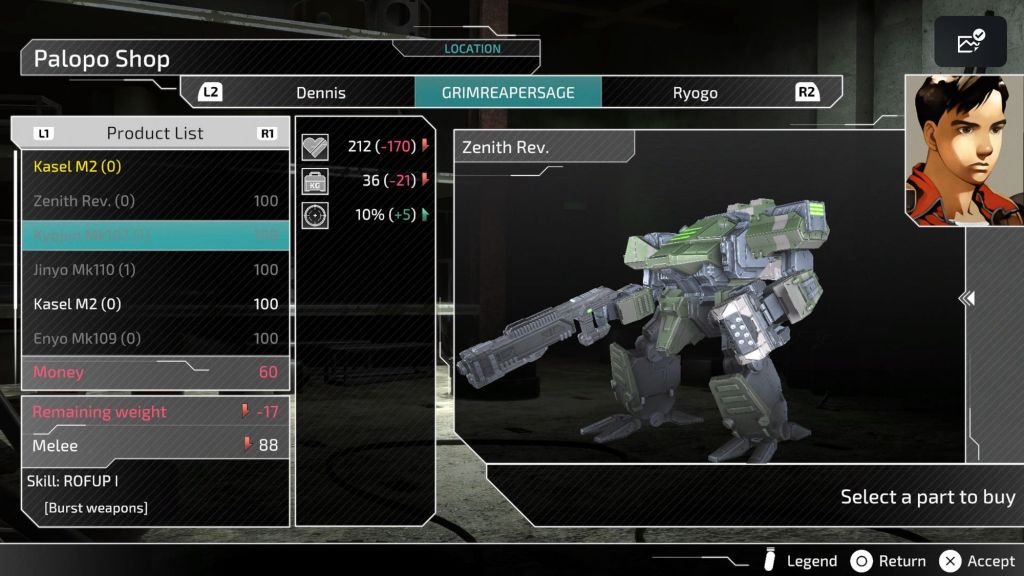The image size is (1024, 576).
Task: Click the pilot portrait thumbnail
Action: coord(964,150)
